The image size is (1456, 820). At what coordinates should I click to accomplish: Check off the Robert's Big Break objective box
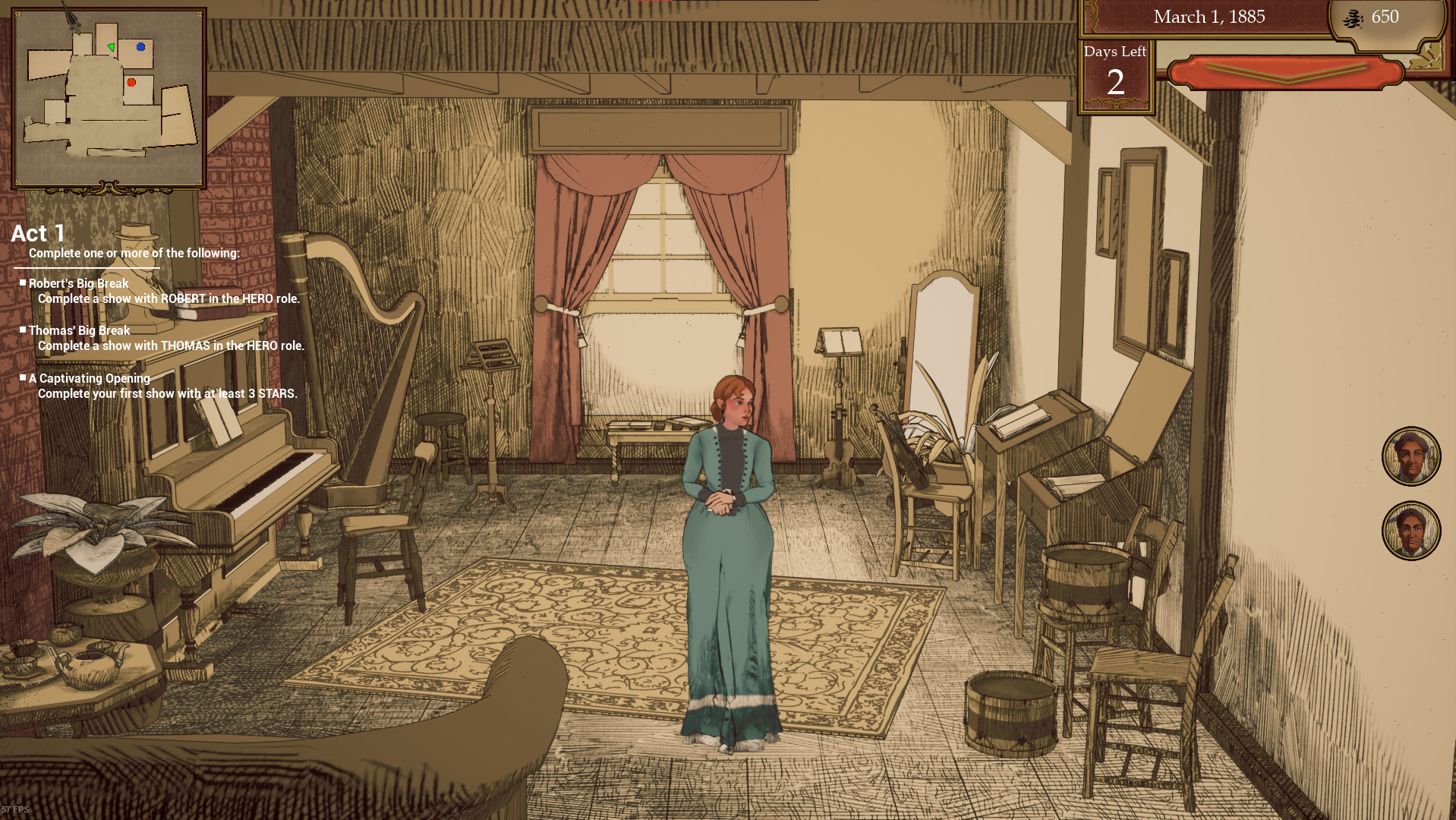(x=23, y=283)
